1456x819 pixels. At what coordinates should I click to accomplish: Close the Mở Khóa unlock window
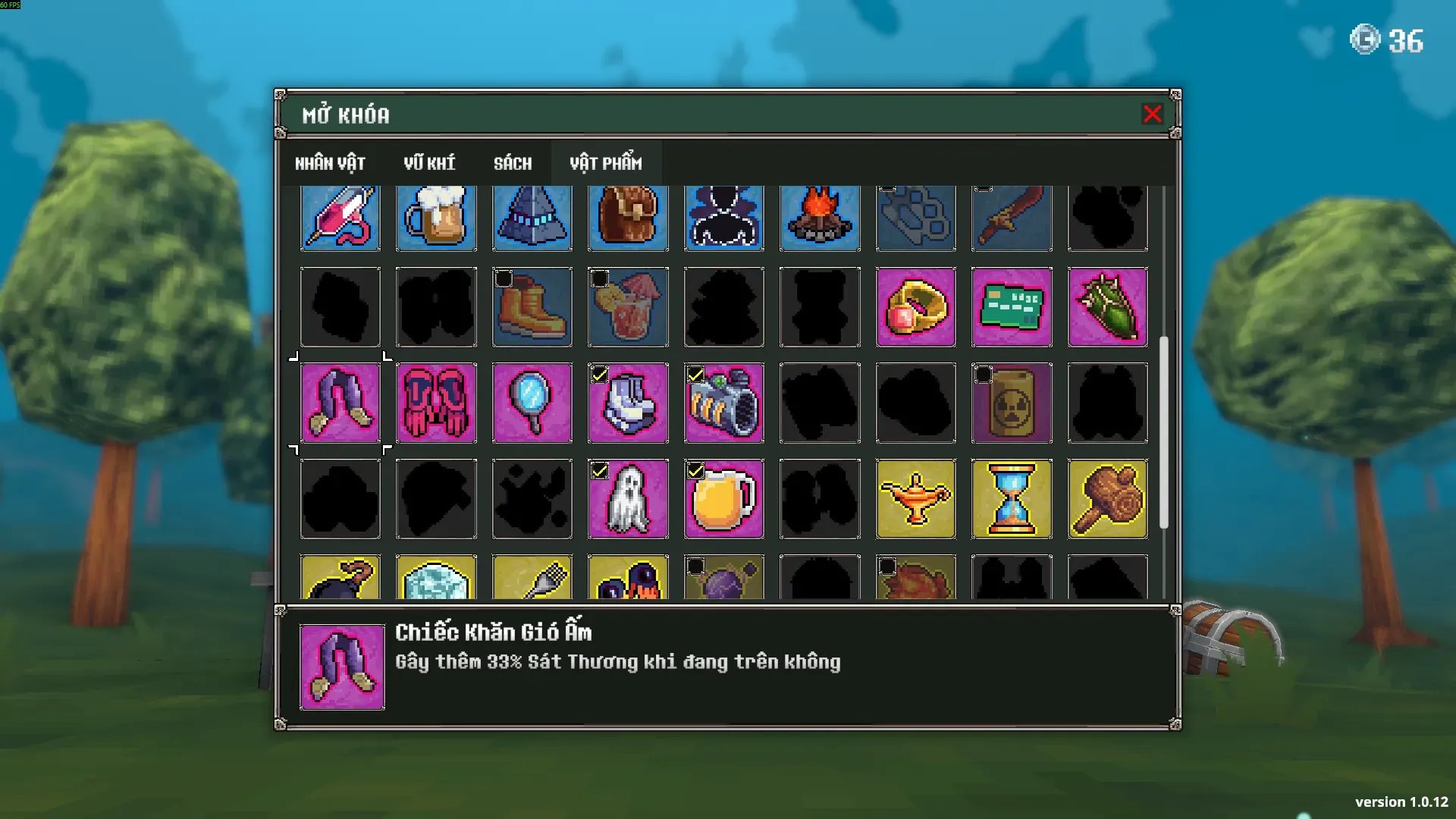click(1152, 115)
